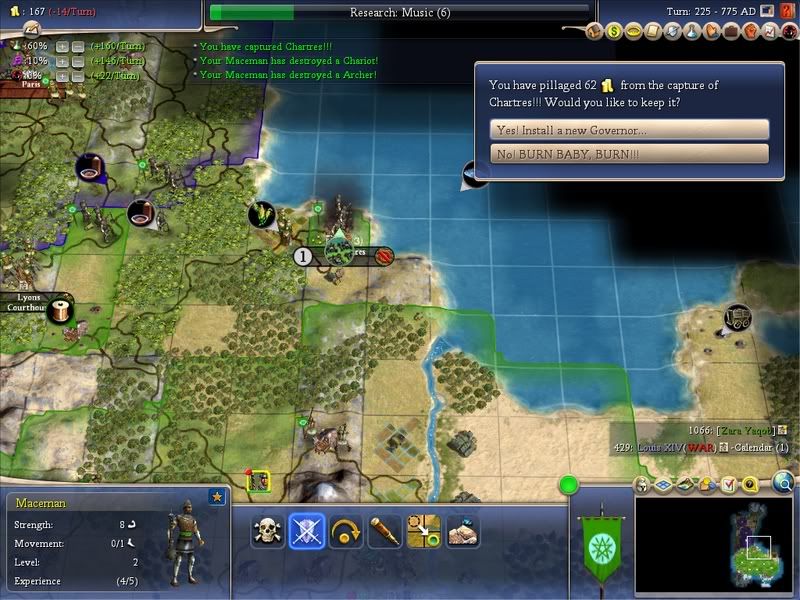Open the briefcase foreign advisor

click(733, 31)
